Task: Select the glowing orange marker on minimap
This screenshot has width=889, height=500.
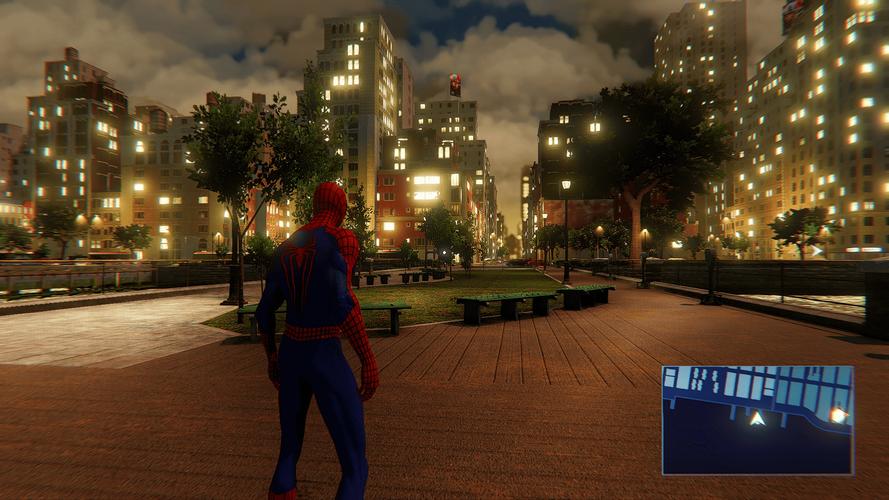Action: tap(837, 414)
